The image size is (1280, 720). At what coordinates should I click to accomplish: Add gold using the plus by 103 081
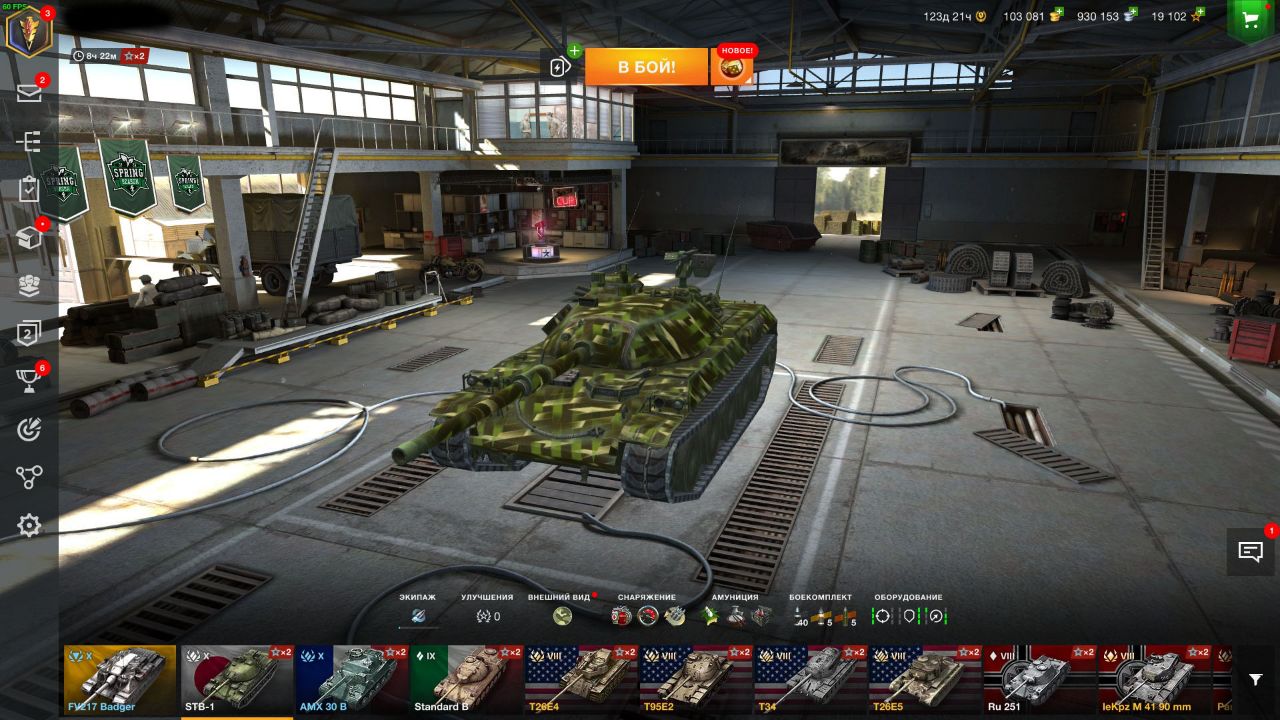(x=1056, y=16)
